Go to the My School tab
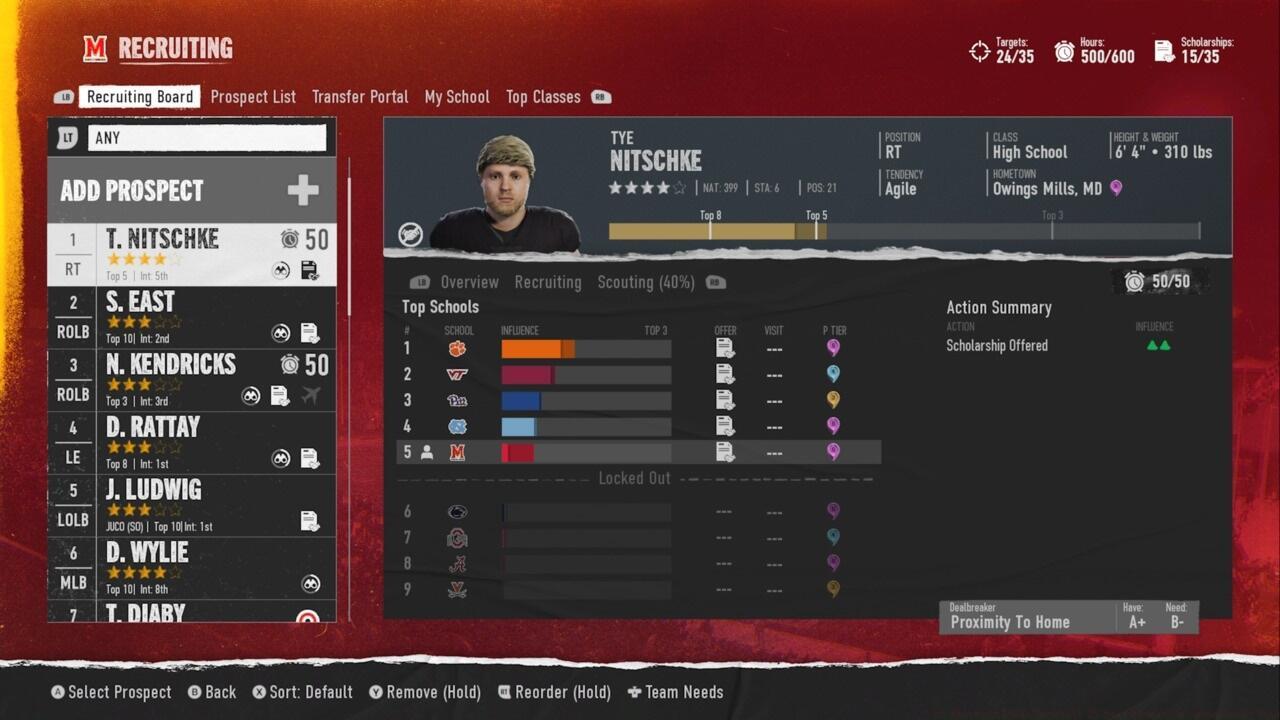The height and width of the screenshot is (720, 1280). [457, 97]
